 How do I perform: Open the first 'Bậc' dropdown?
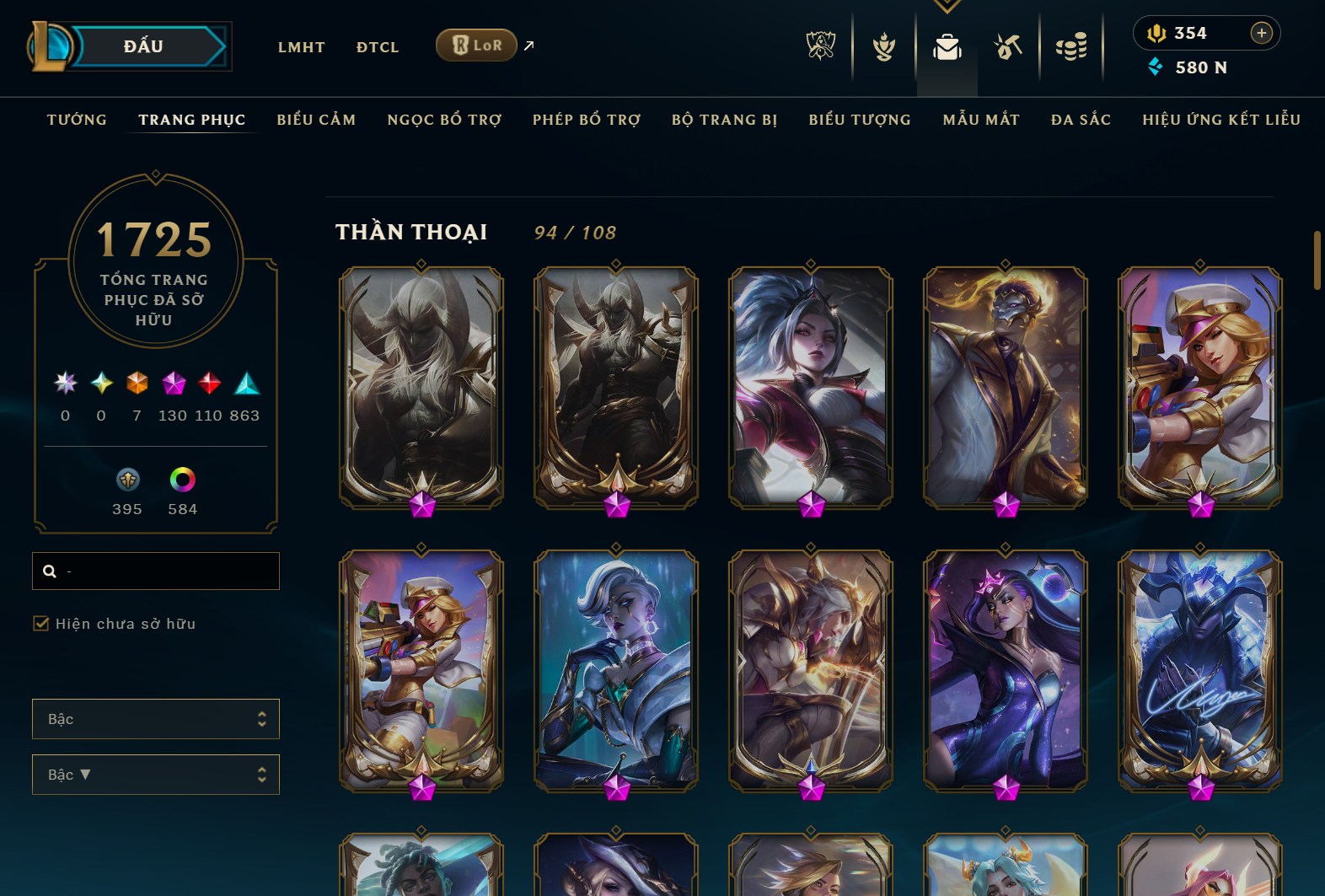point(155,718)
